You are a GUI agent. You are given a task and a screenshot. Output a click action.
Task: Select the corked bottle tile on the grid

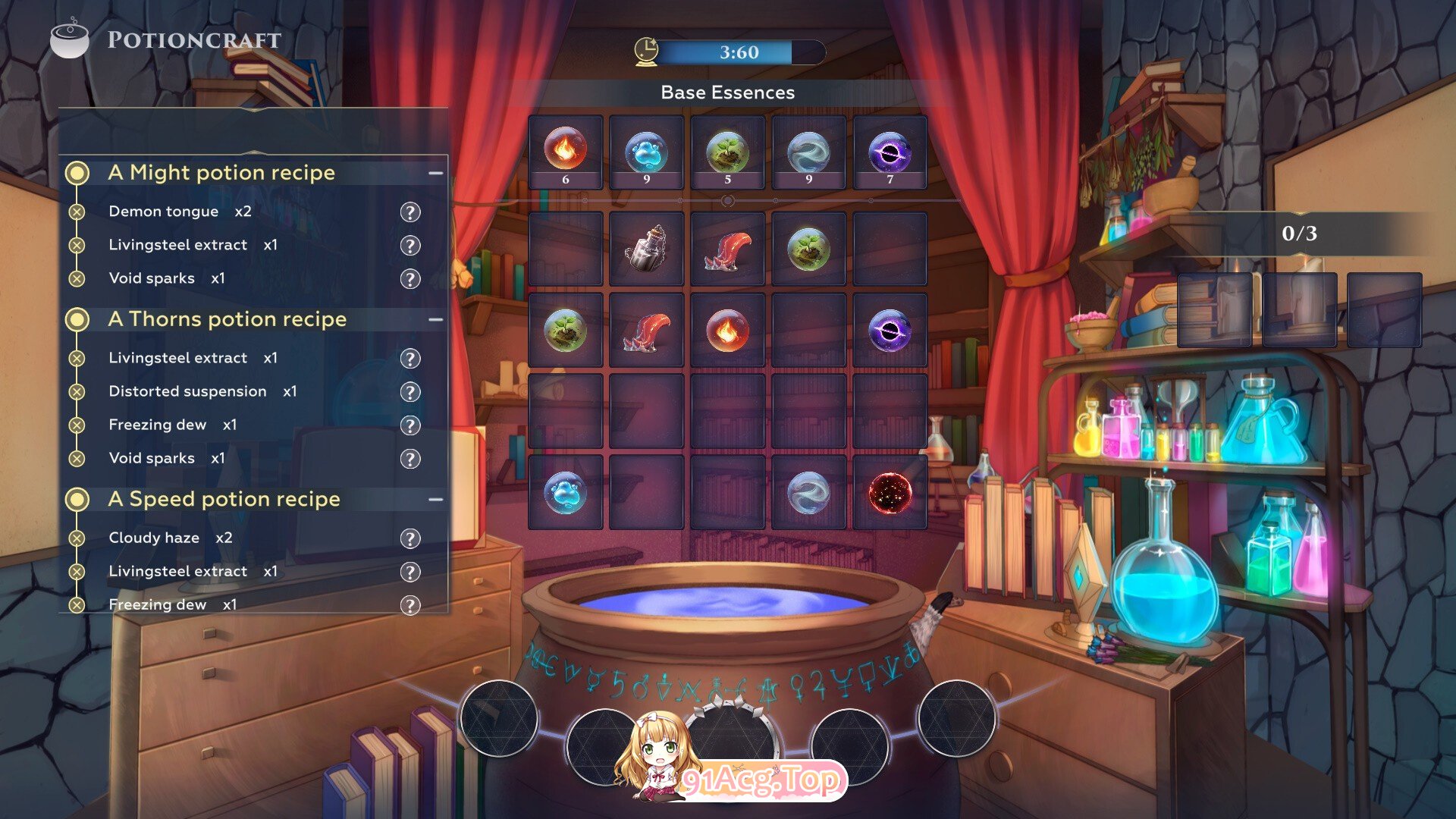(x=646, y=249)
